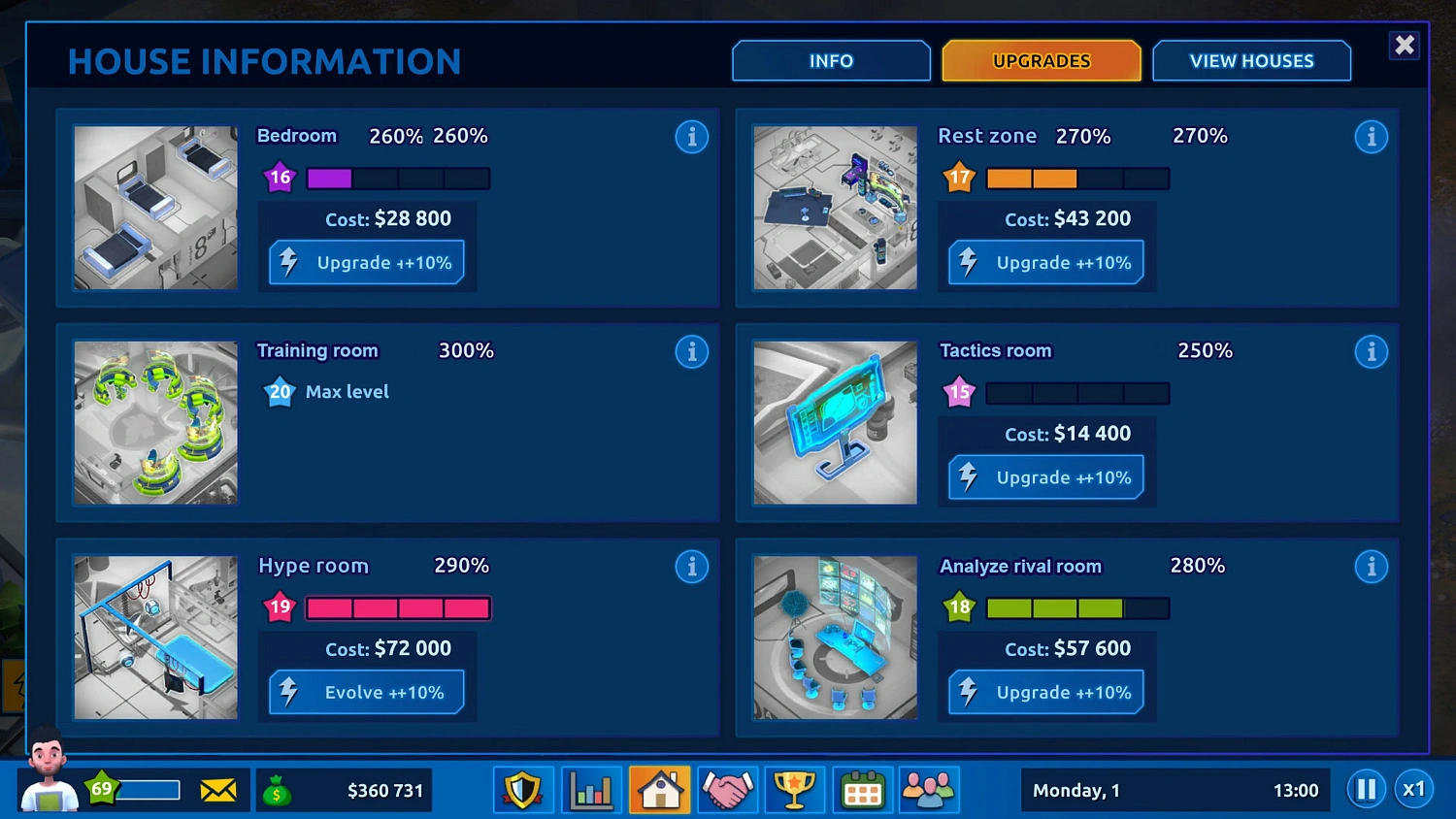Image resolution: width=1456 pixels, height=819 pixels.
Task: Open the team roster icon
Action: click(929, 789)
